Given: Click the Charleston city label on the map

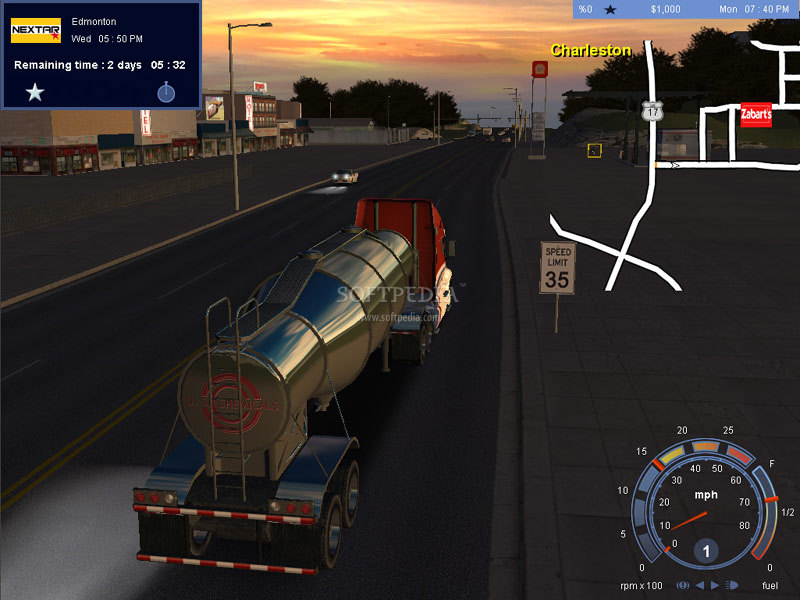Looking at the screenshot, I should 591,50.
